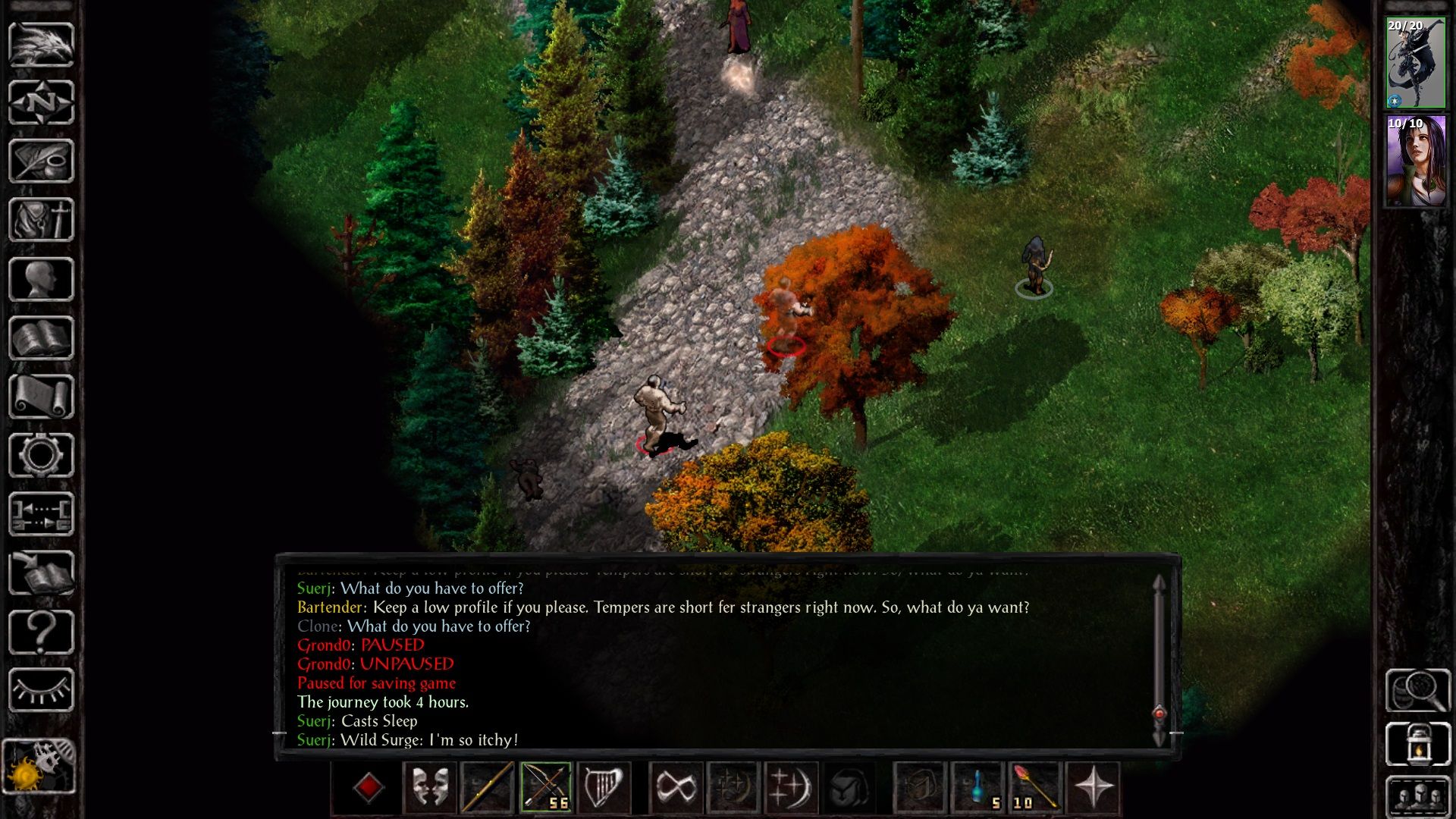Viewport: 1456px width, 819px height.
Task: Use the blue potion quick item
Action: (x=978, y=787)
